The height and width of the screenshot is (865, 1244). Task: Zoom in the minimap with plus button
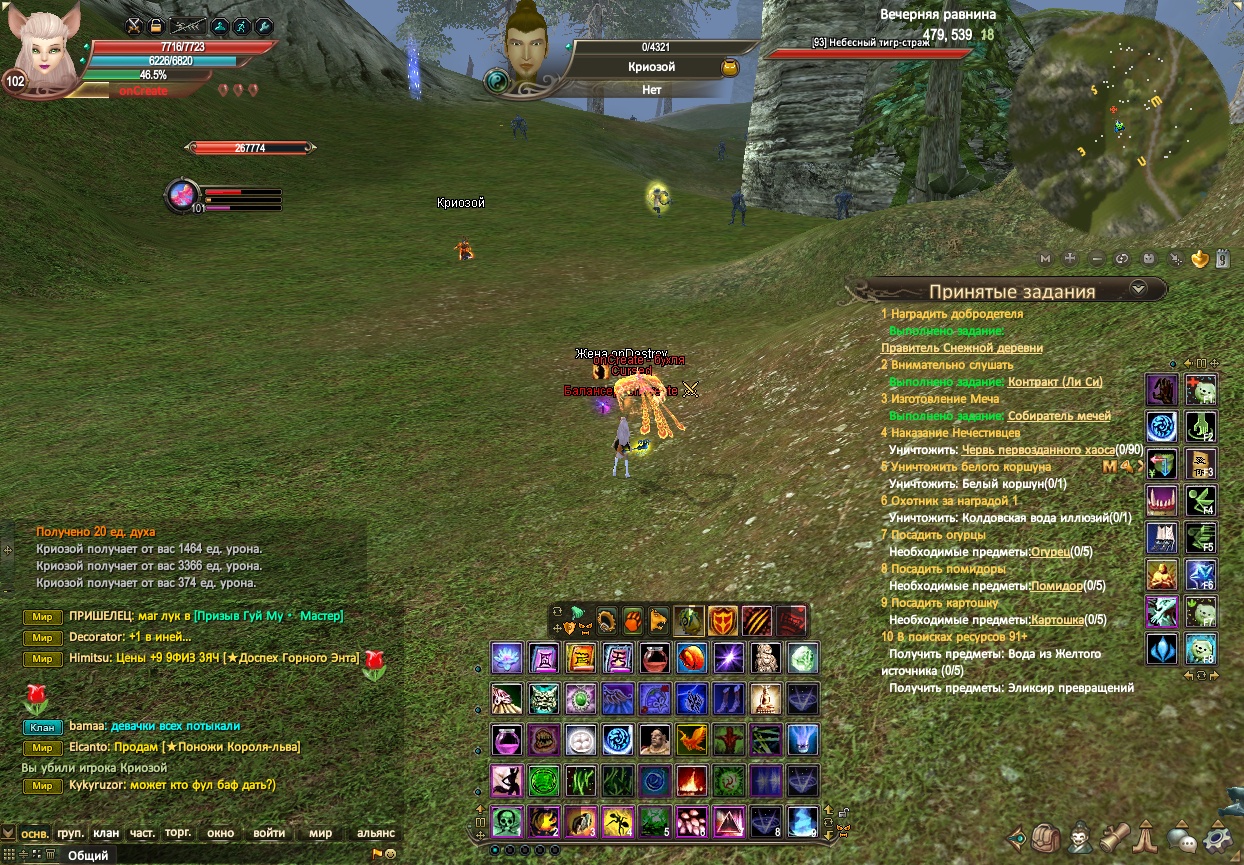click(1070, 258)
